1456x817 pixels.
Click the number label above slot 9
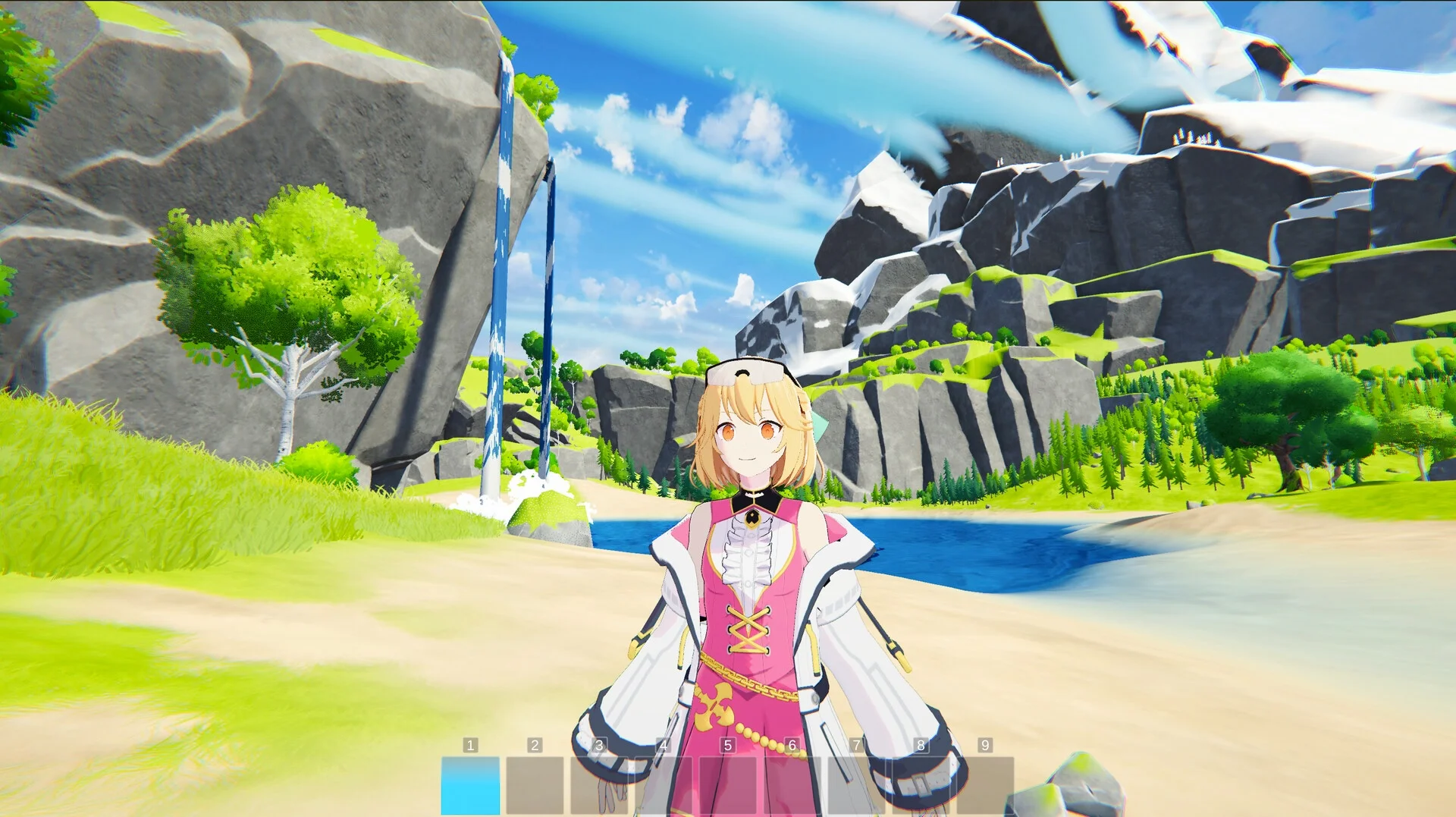click(x=984, y=744)
